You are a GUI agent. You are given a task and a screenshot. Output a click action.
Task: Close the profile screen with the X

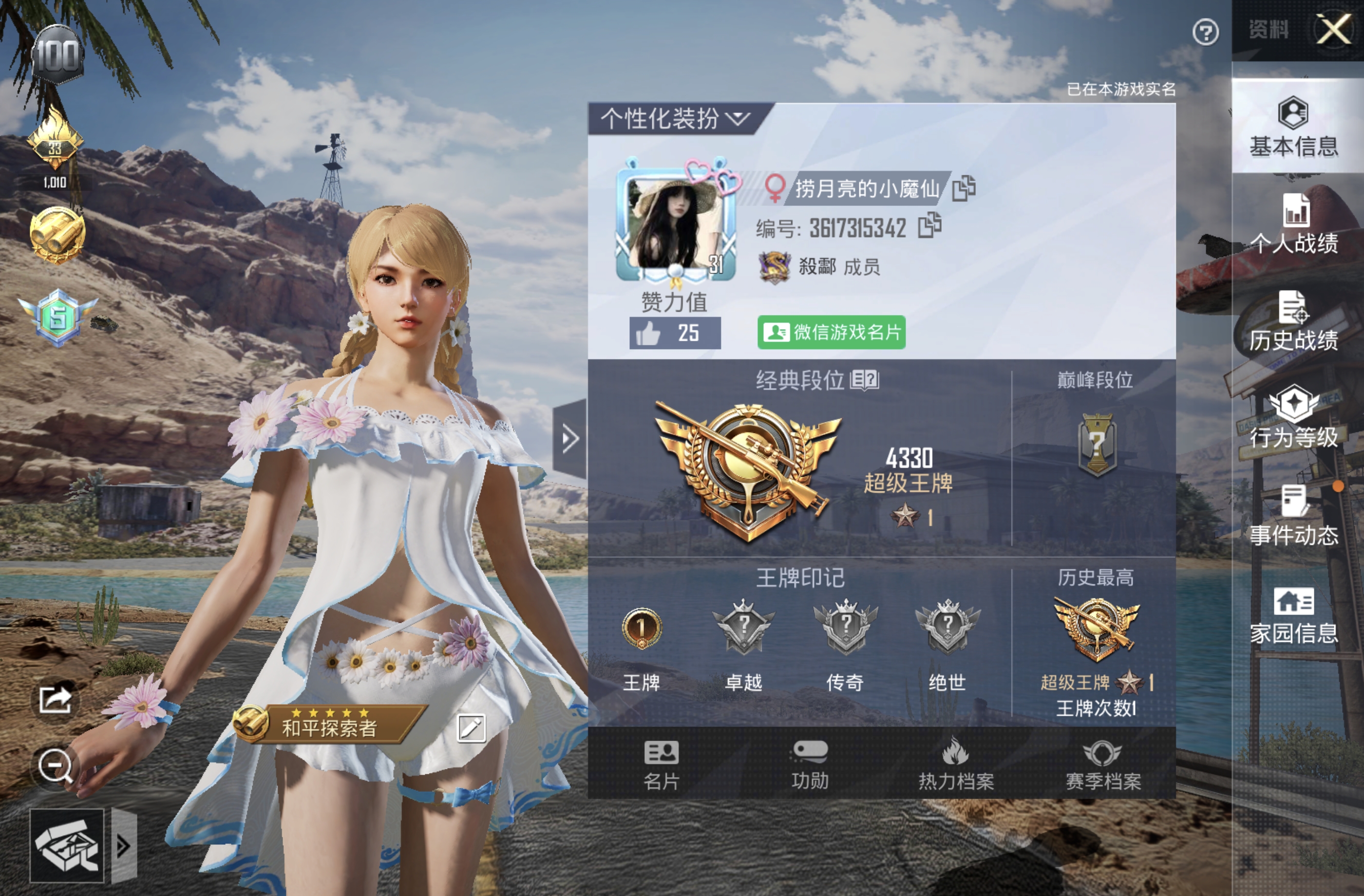(1334, 30)
